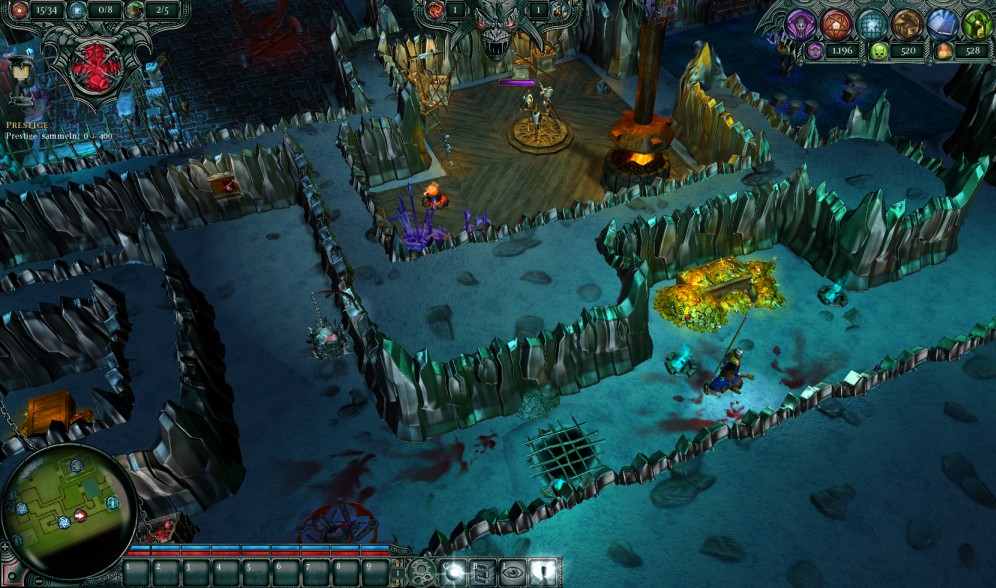Open the purple demon mask build menu
Screen dimensions: 996x588
tap(800, 24)
